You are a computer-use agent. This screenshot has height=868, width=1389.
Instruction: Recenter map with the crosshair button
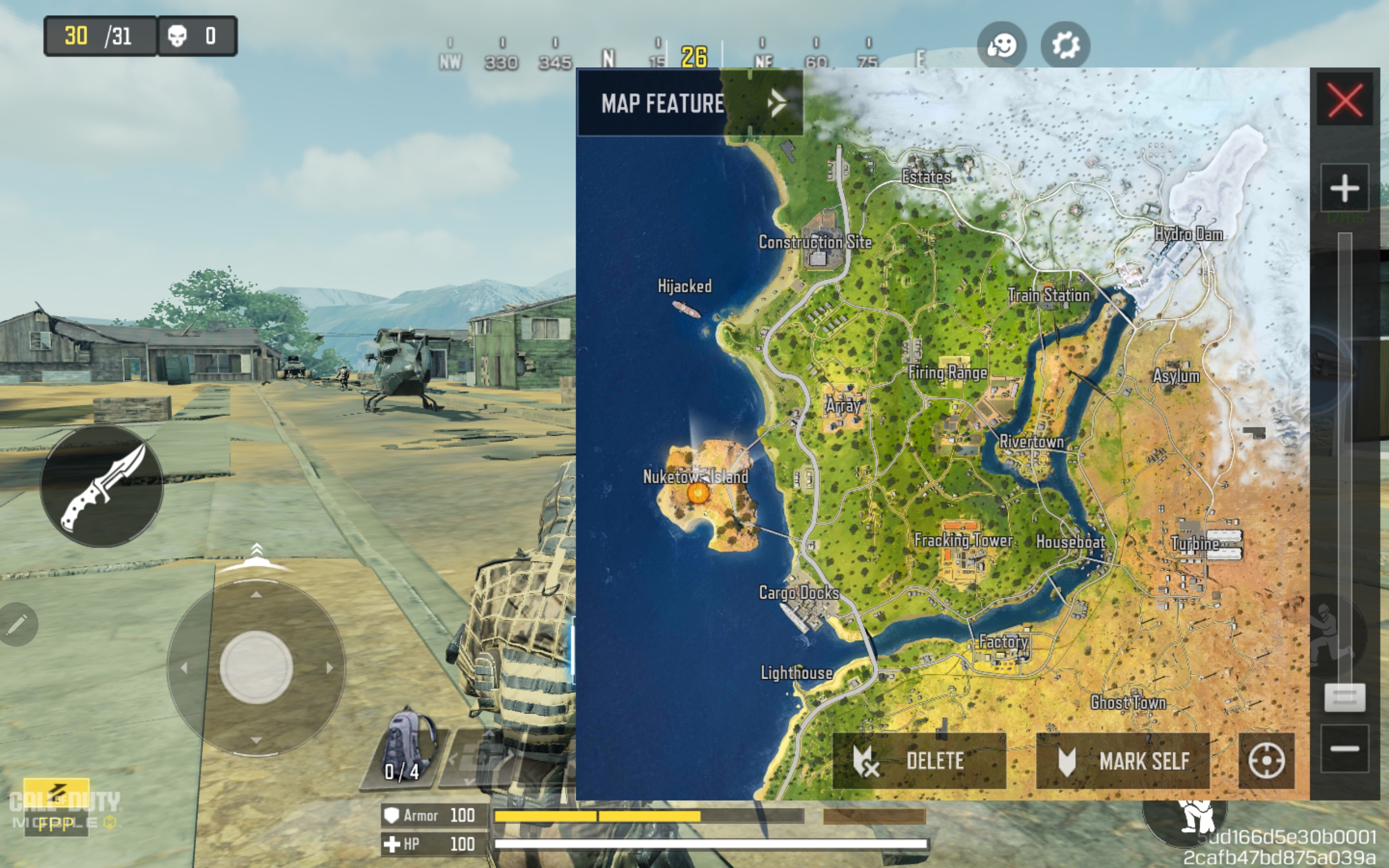coord(1266,761)
